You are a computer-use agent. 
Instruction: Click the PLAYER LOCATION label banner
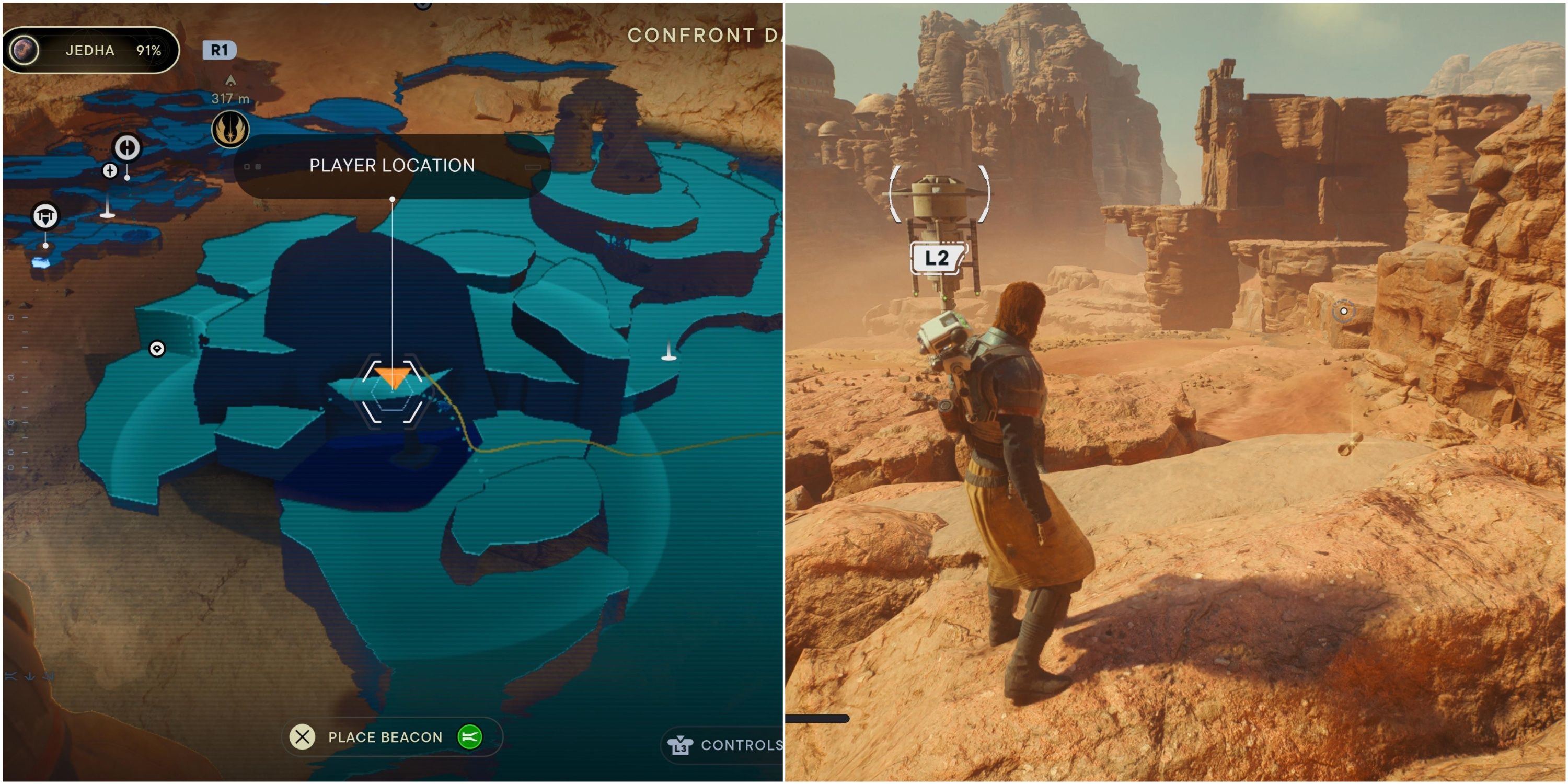(x=393, y=166)
